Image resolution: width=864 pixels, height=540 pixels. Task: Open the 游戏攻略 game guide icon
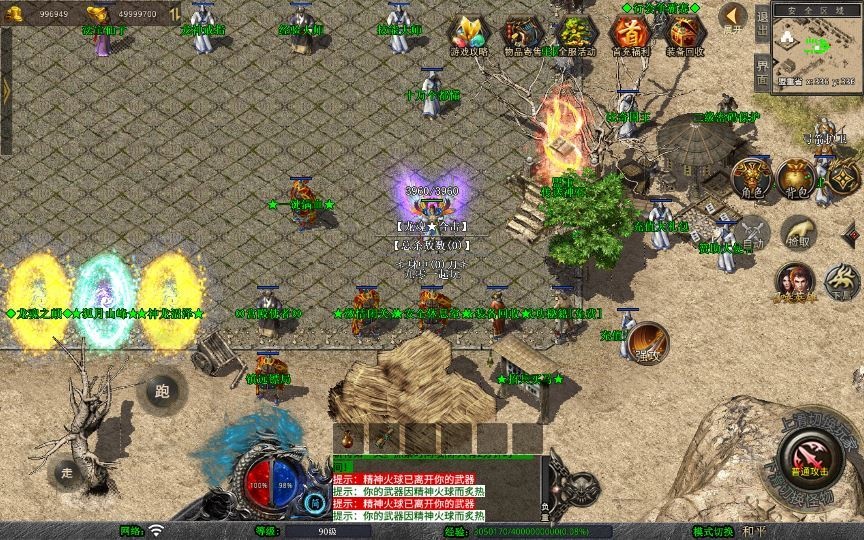[x=465, y=32]
